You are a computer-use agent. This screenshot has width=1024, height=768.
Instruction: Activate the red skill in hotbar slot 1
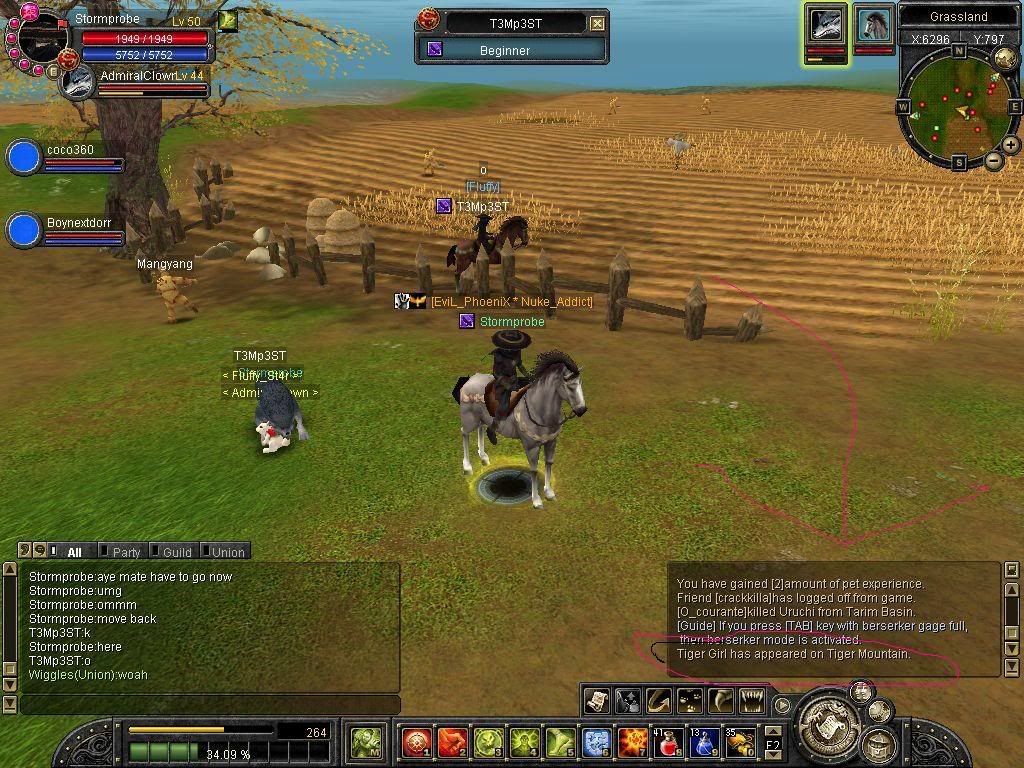(416, 743)
